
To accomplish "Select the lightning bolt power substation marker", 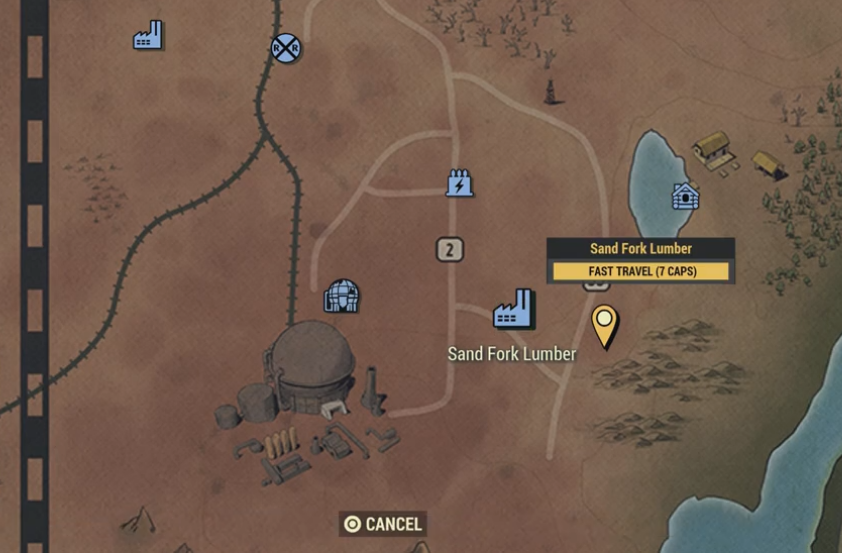I will [459, 183].
